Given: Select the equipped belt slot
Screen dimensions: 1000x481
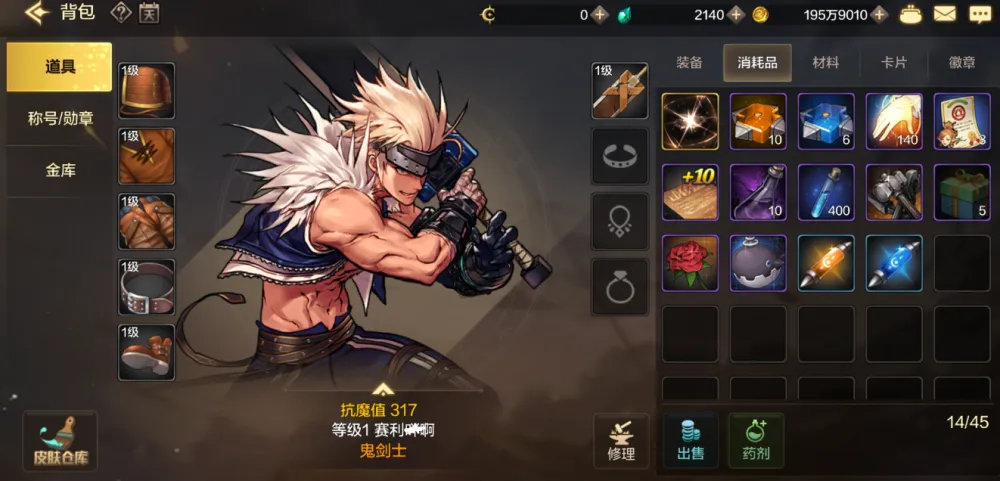Looking at the screenshot, I should coord(147,287).
